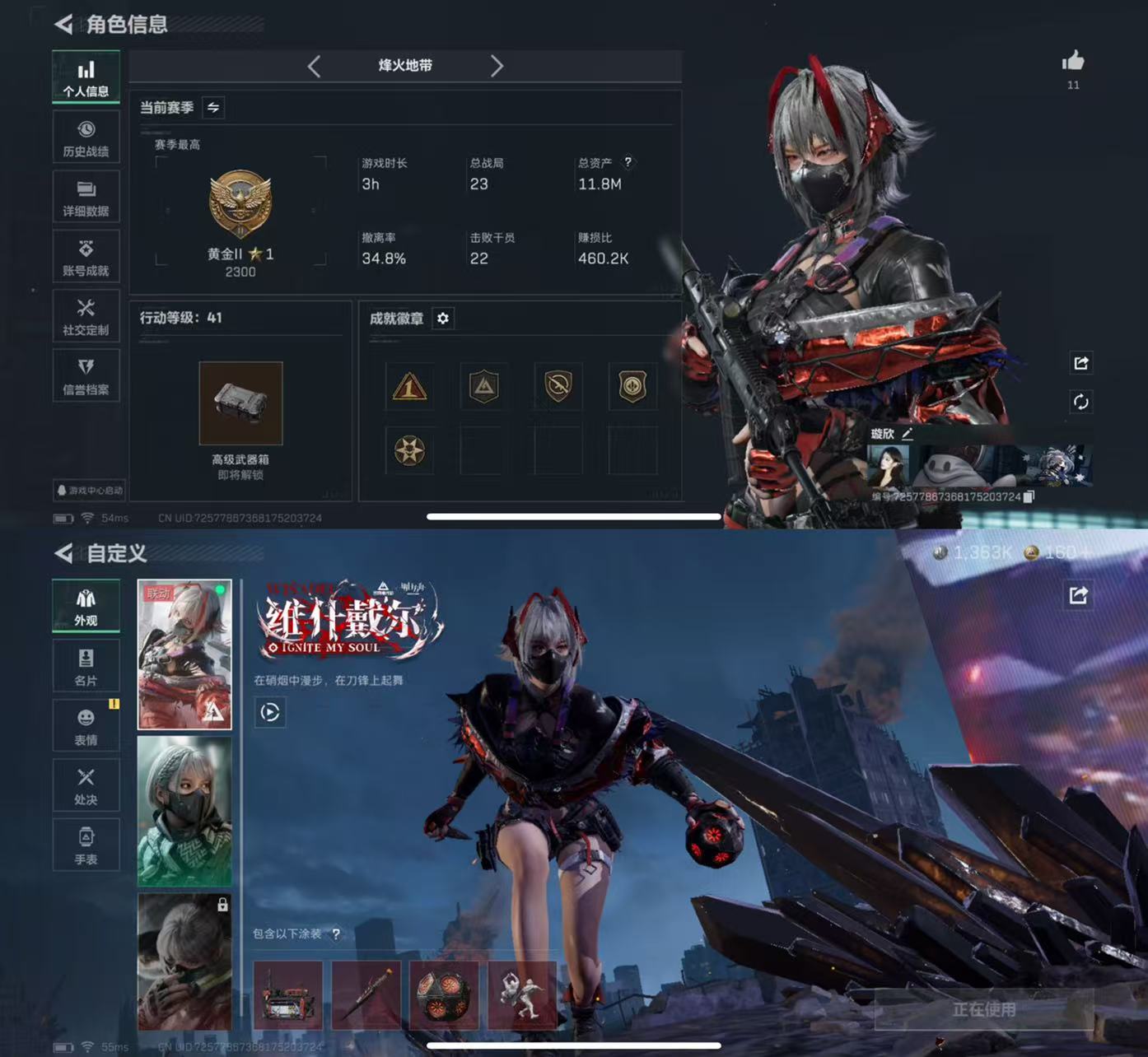Viewport: 1148px width, 1057px height.
Task: Open the 社交定制 customization panel
Action: 86,315
